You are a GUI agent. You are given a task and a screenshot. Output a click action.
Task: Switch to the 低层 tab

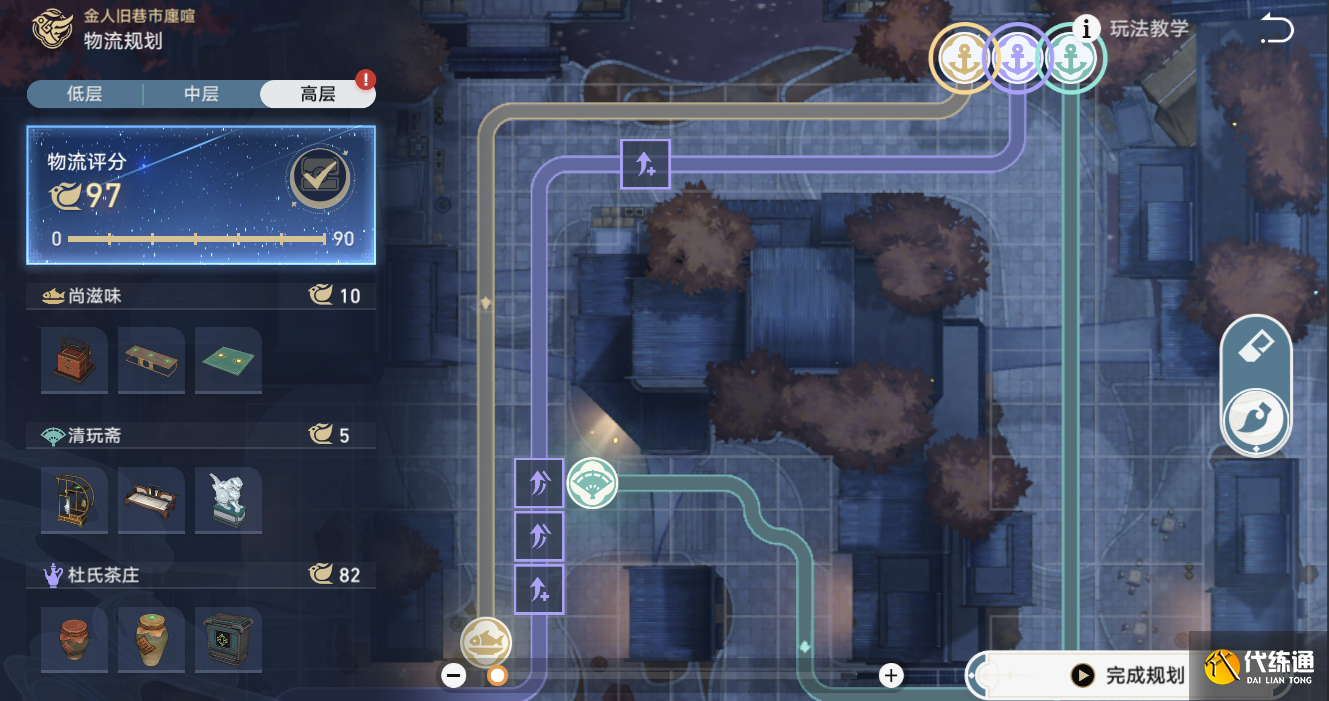point(84,94)
